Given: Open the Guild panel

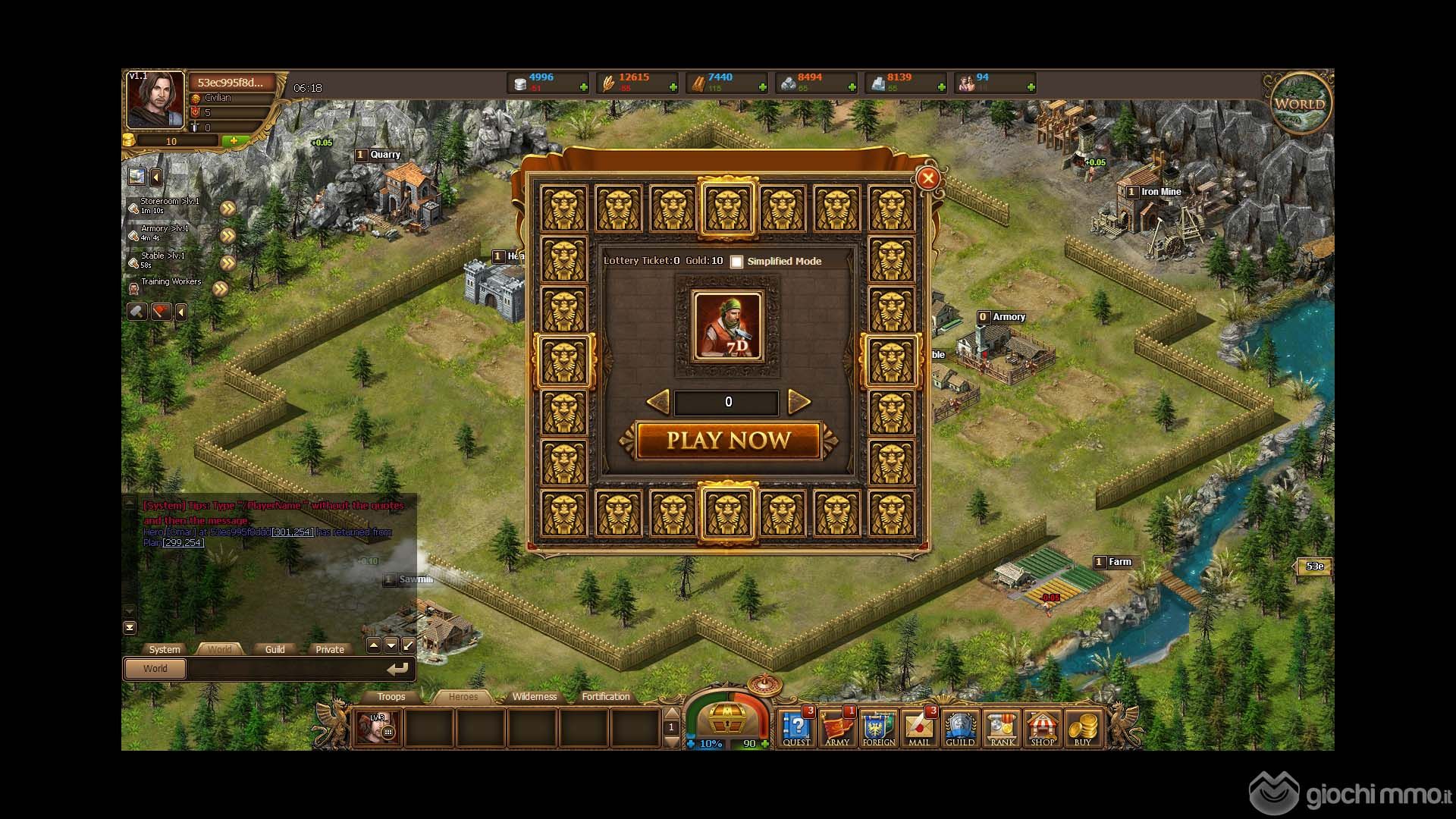Looking at the screenshot, I should 960,729.
